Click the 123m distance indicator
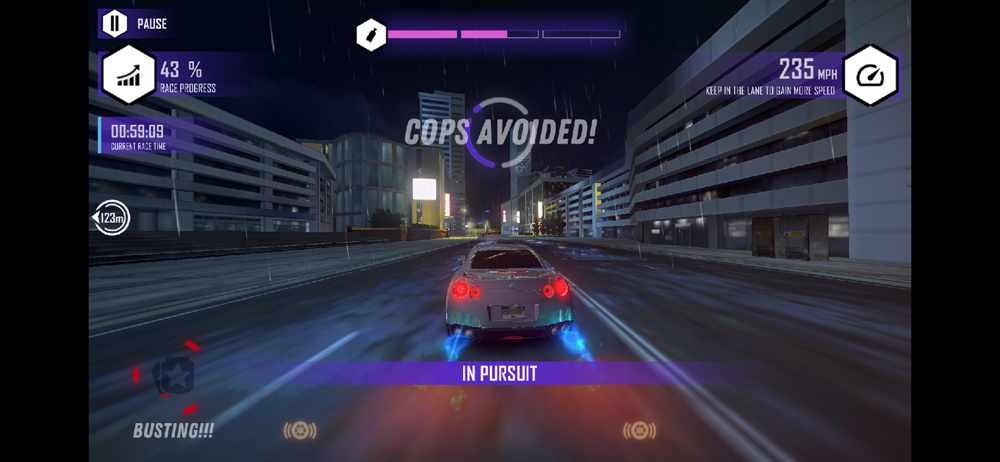Viewport: 1000px width, 462px height. click(111, 218)
